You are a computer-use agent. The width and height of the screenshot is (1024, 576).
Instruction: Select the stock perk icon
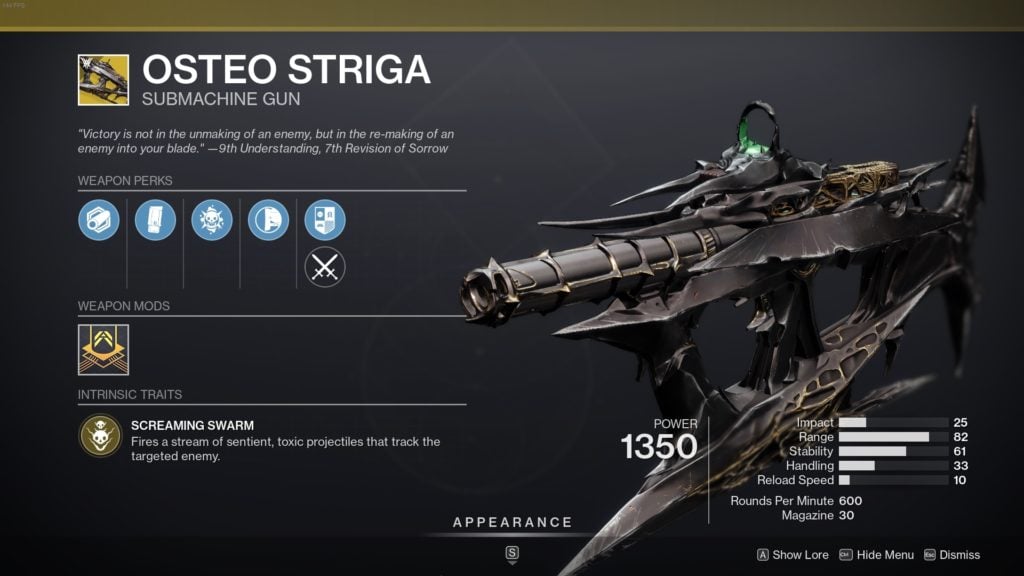pos(268,220)
